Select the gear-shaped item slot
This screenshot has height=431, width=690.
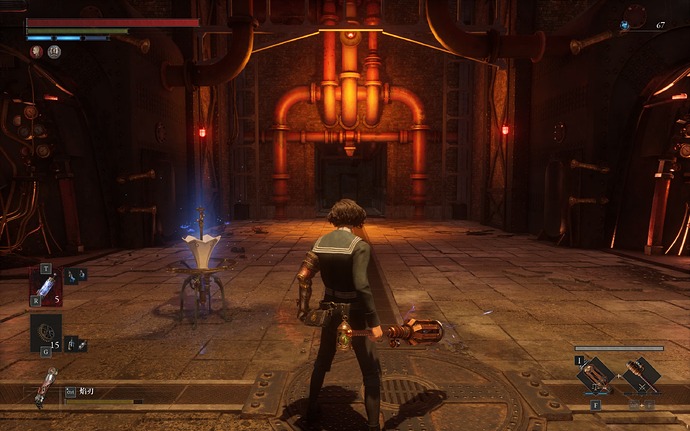[46, 333]
